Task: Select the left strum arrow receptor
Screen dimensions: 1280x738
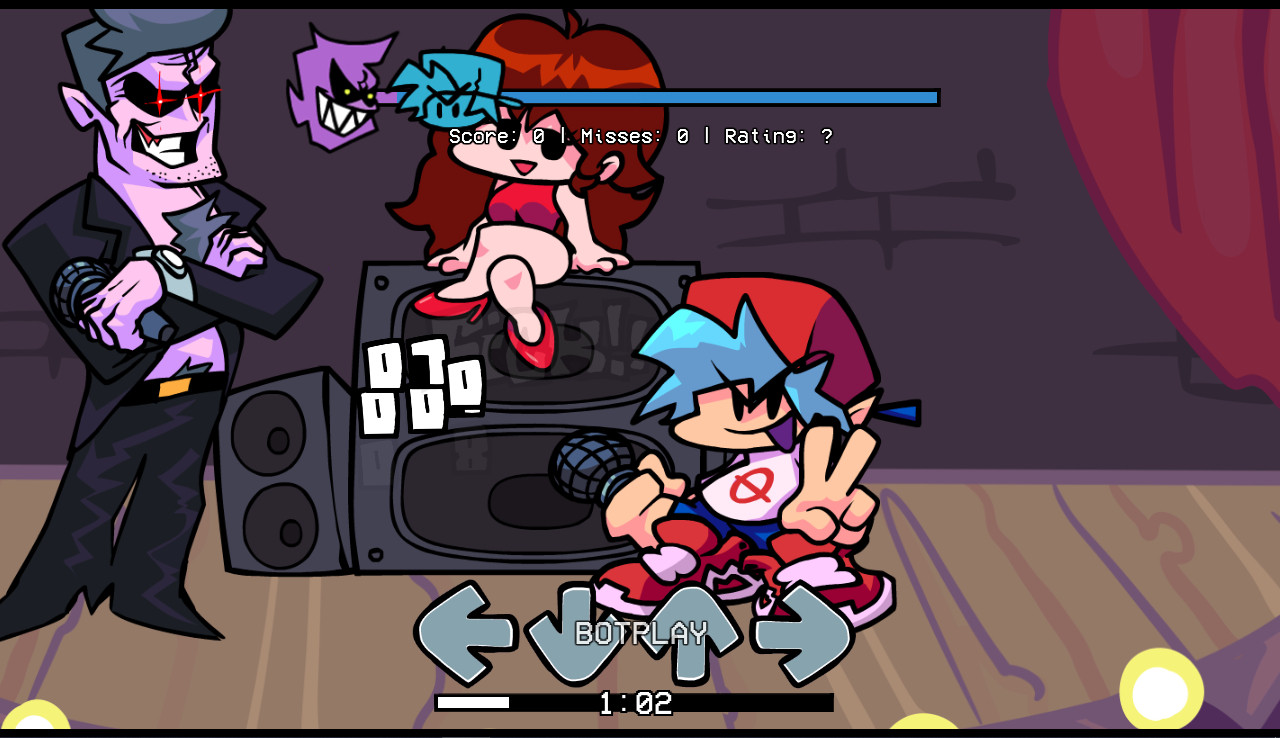Action: tap(466, 634)
